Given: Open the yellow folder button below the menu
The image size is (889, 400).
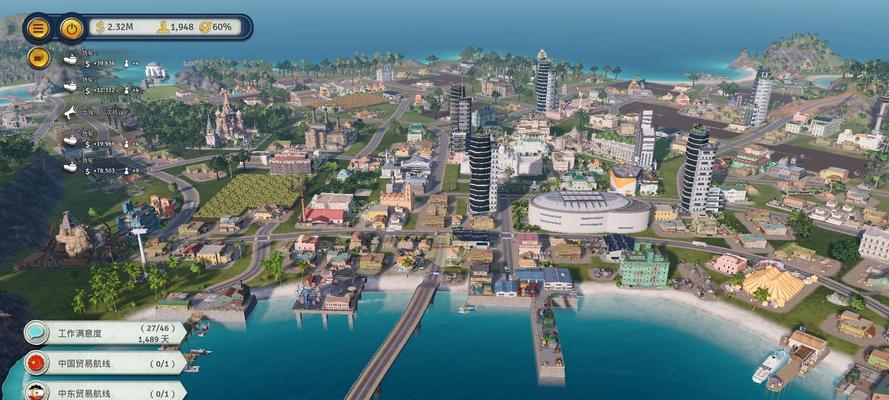Looking at the screenshot, I should pos(38,57).
